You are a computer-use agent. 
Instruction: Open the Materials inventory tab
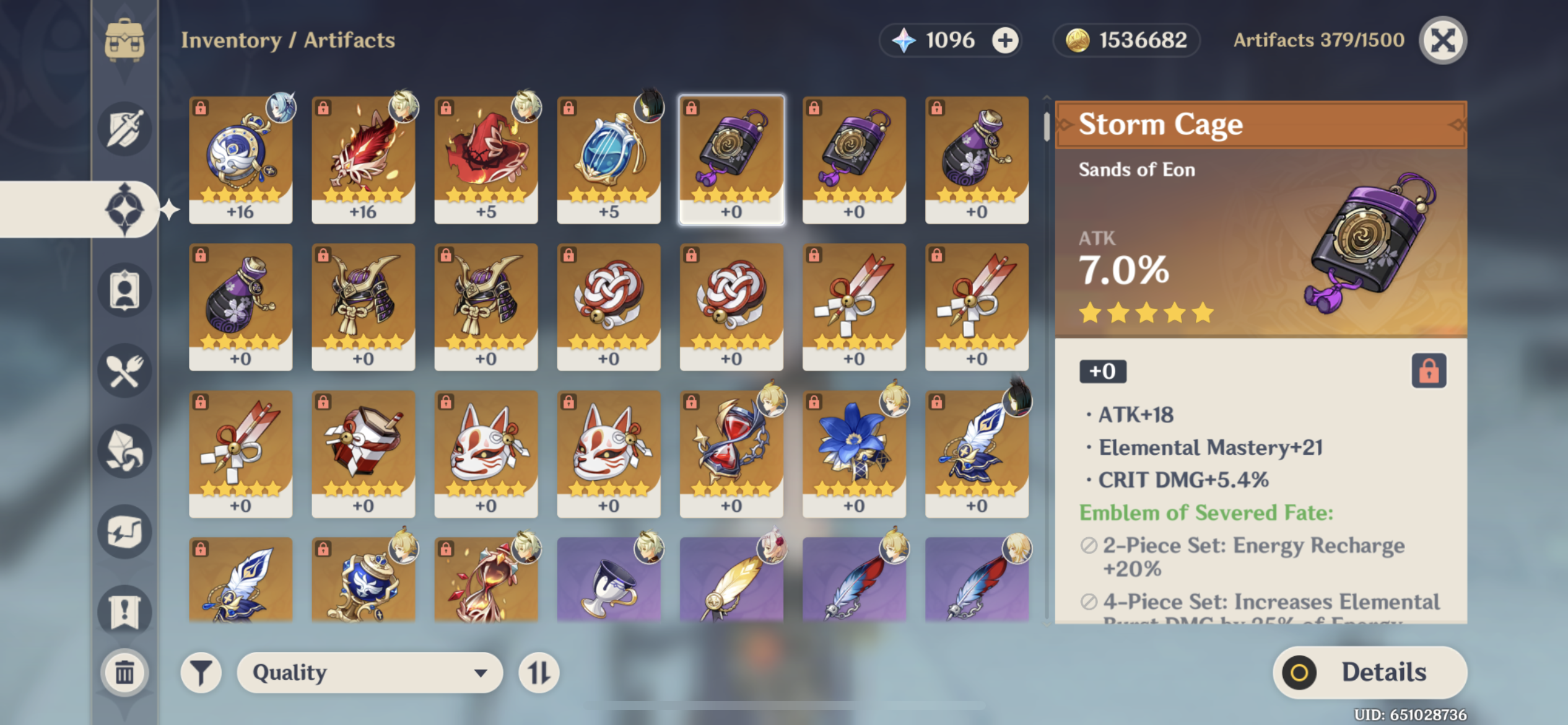click(x=126, y=450)
